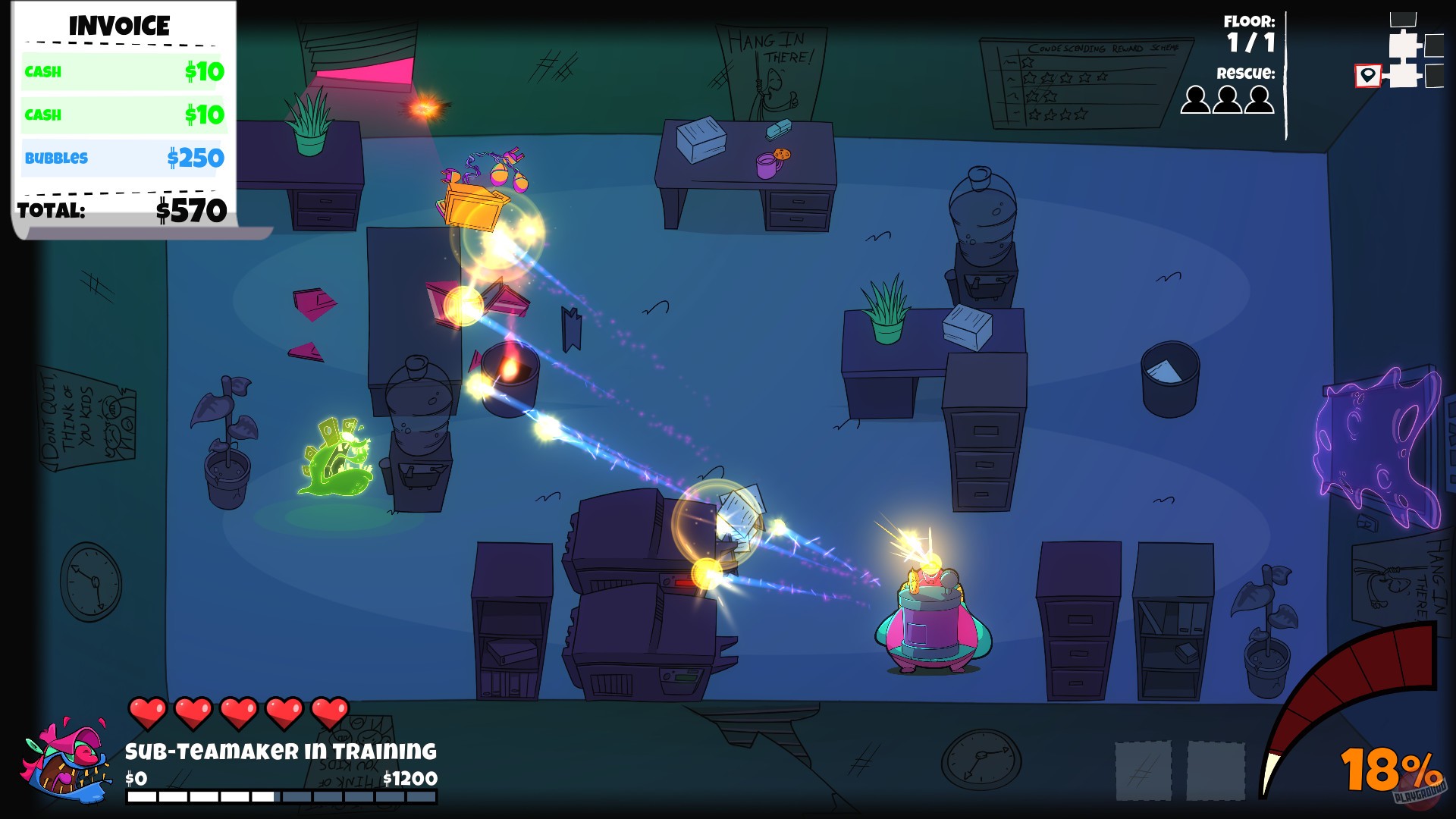The image size is (1456, 819).
Task: Toggle the second CASH line on the invoice
Action: click(x=121, y=115)
